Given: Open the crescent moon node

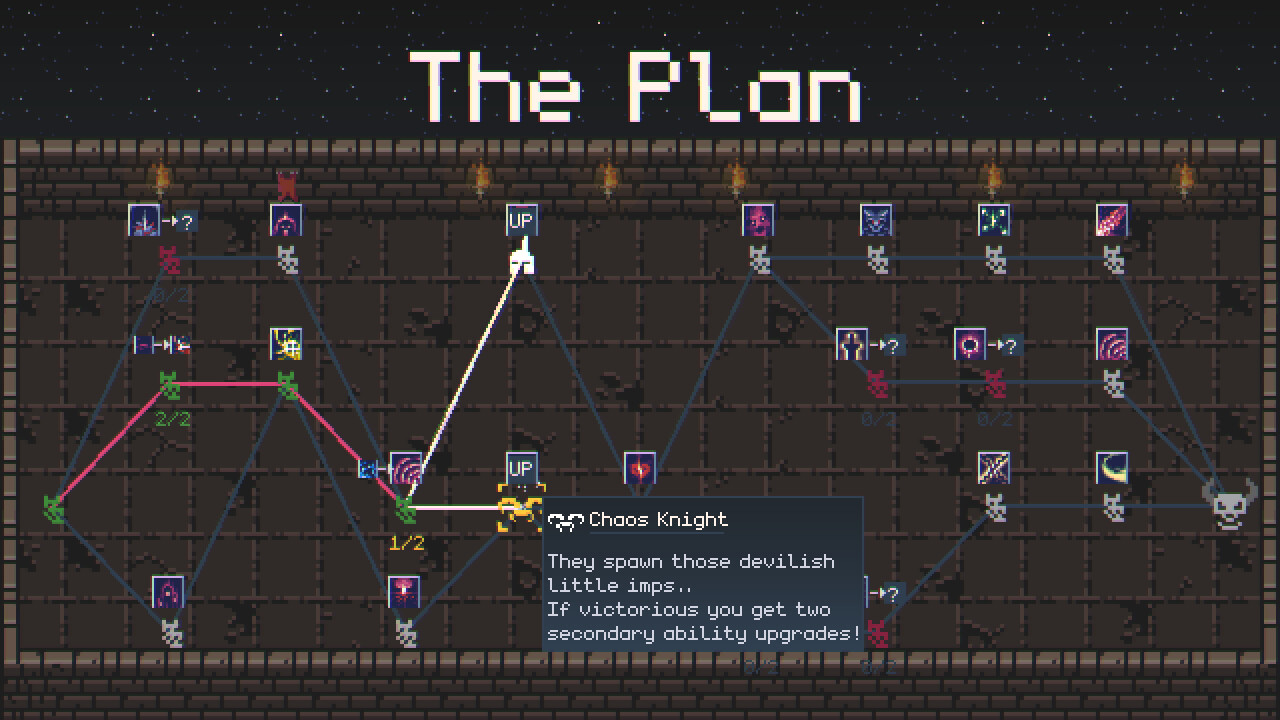Looking at the screenshot, I should click(x=1110, y=467).
